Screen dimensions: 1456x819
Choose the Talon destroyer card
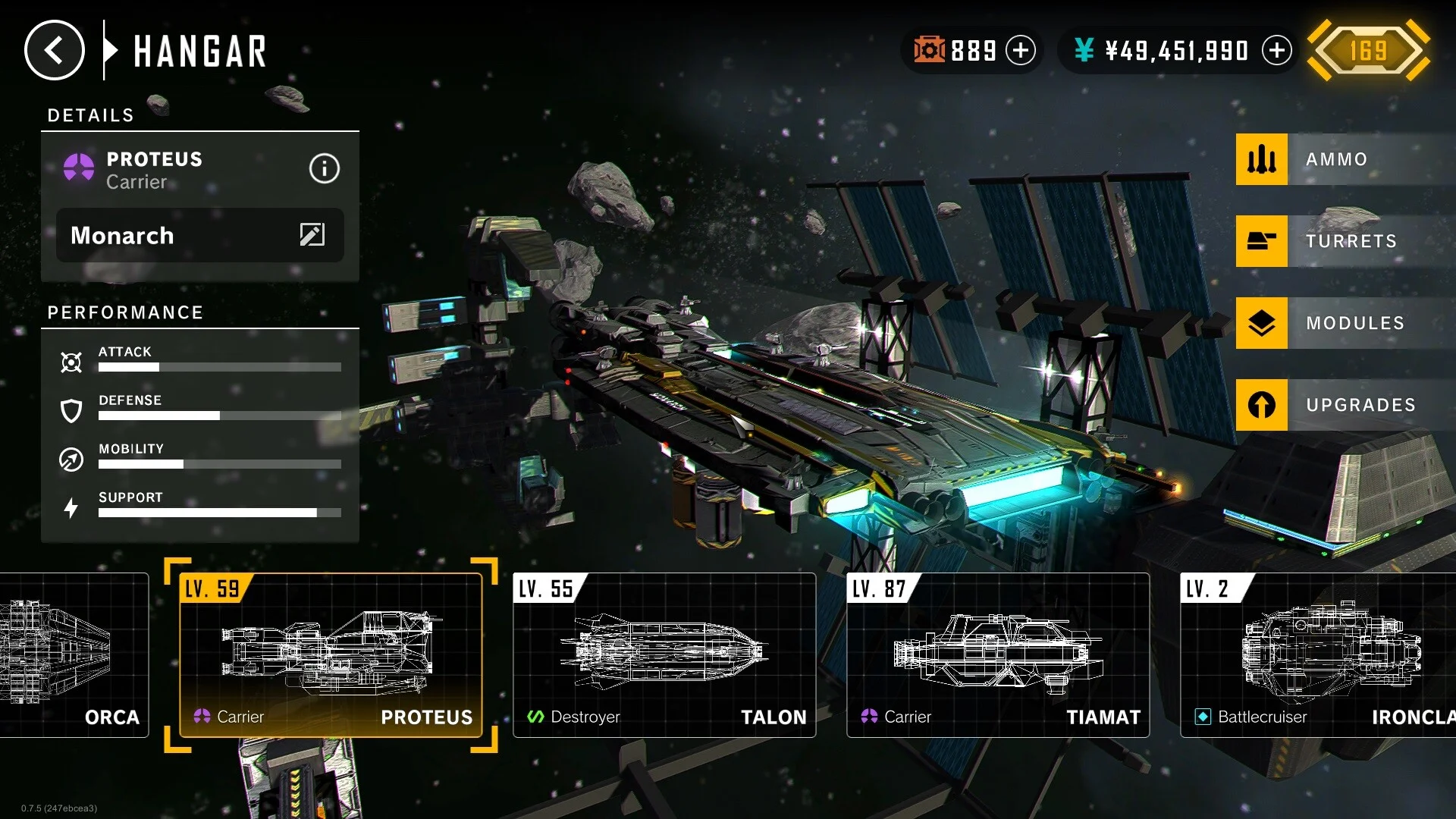tap(664, 655)
